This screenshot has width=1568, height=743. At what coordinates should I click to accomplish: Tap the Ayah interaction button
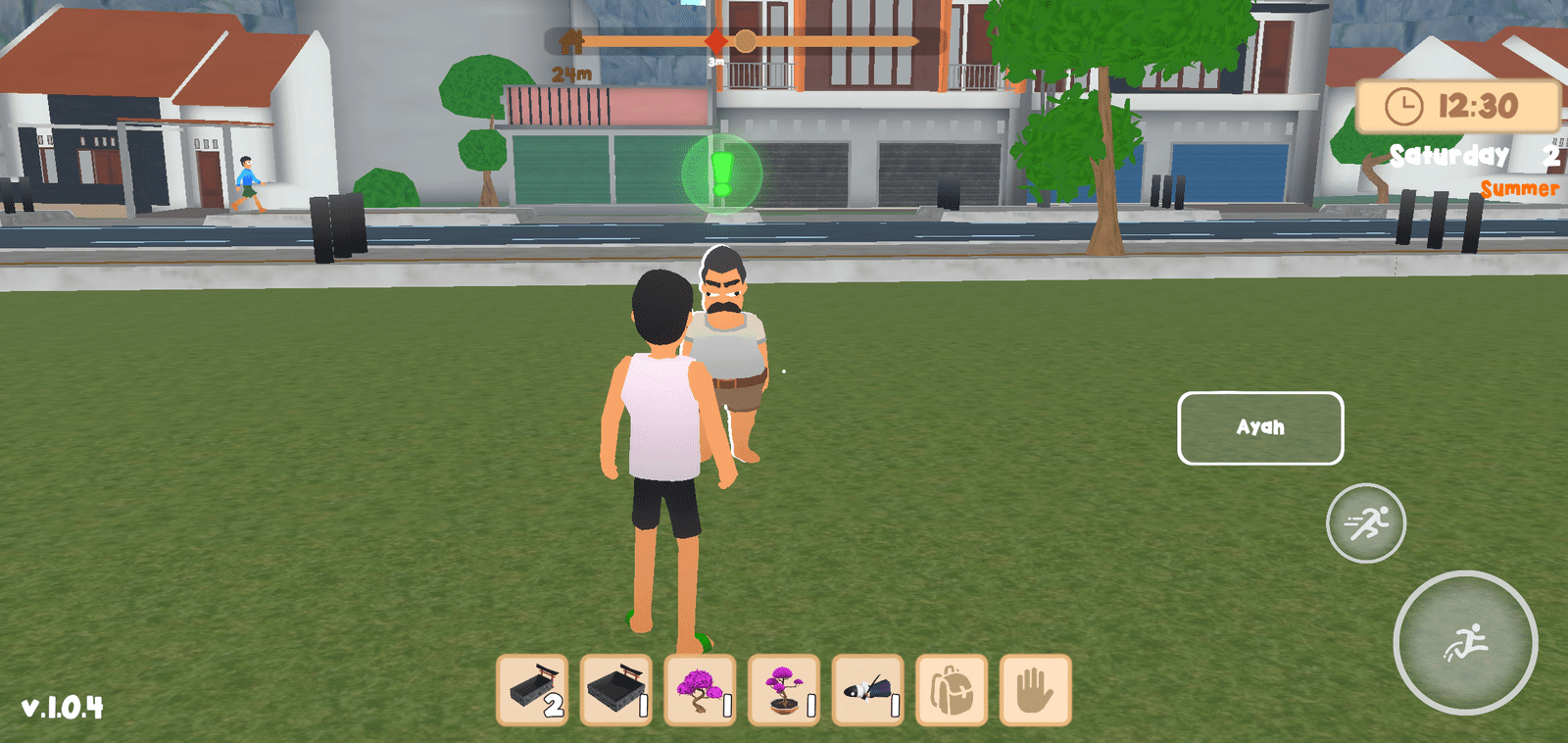click(1260, 428)
